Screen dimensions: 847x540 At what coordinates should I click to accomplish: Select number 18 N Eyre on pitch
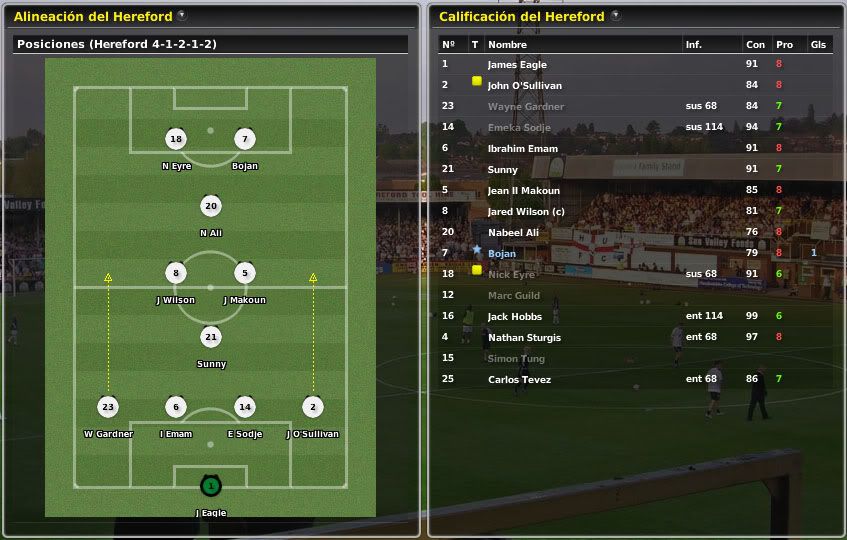coord(176,140)
